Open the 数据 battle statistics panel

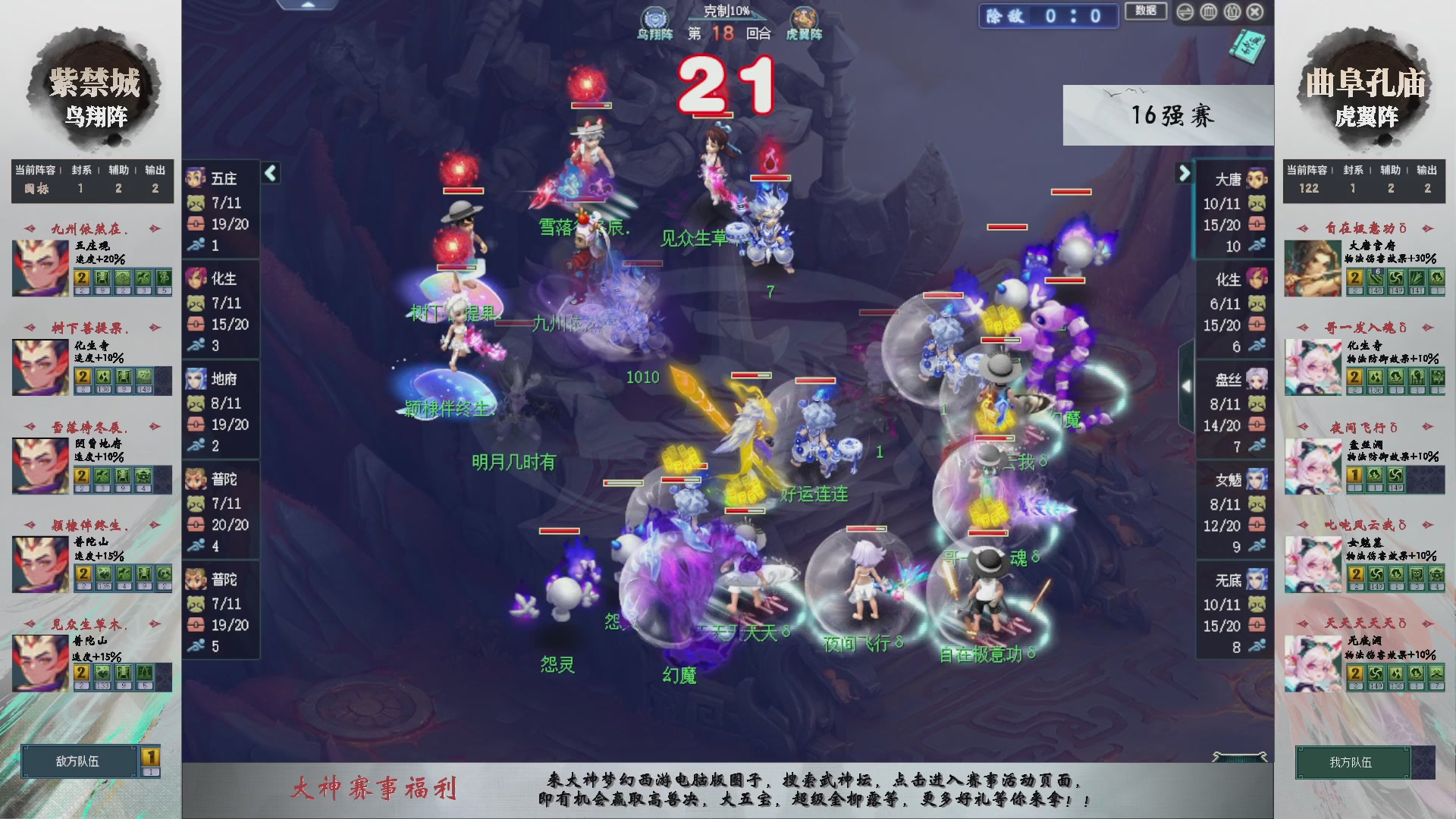coord(1146,12)
